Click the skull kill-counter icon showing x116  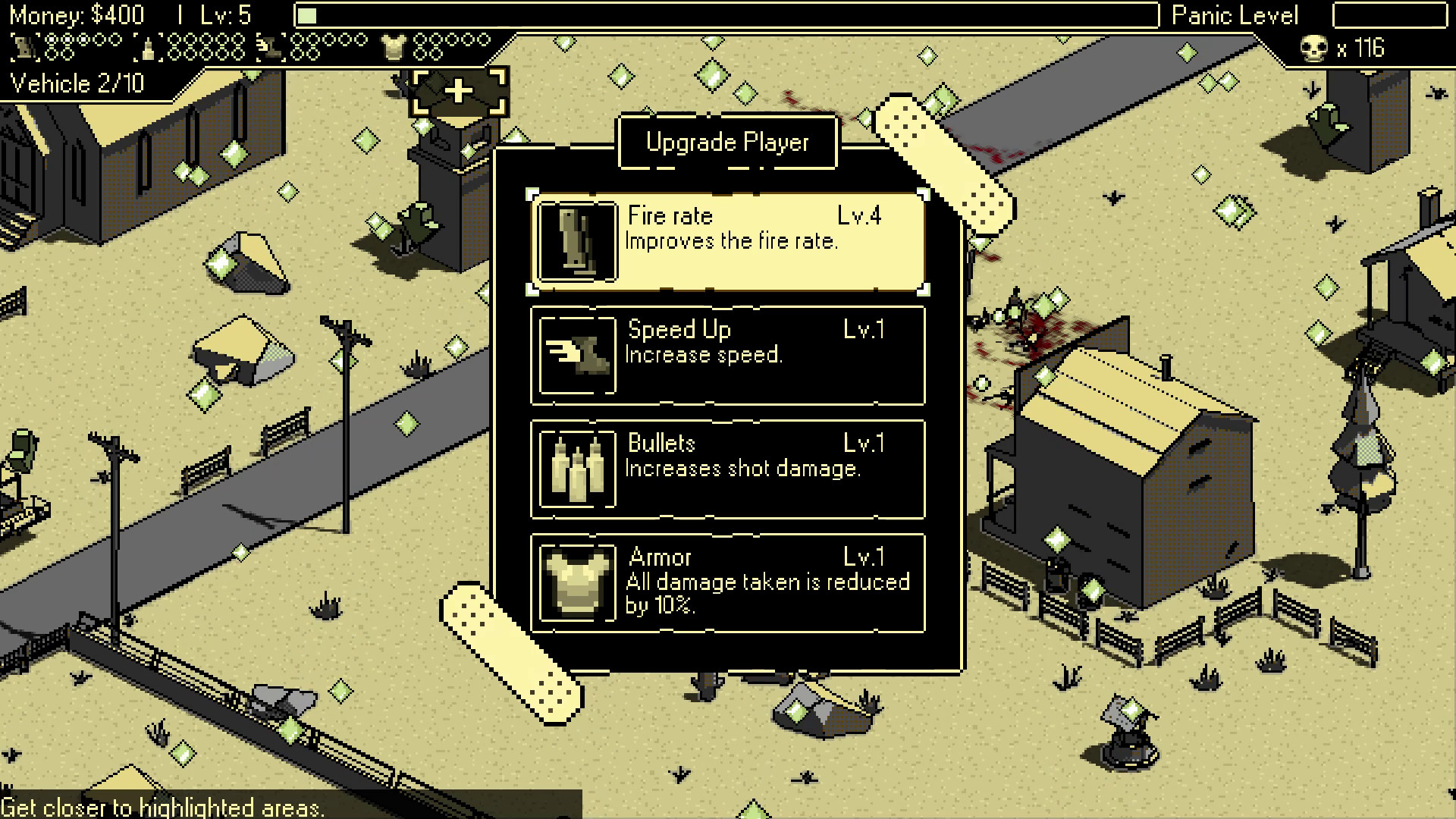1316,48
